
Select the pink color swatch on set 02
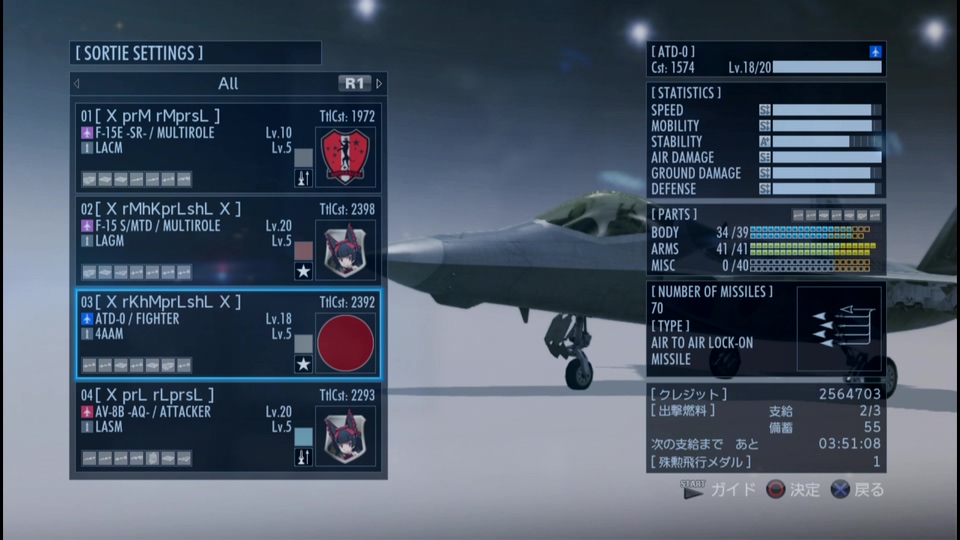click(x=304, y=250)
